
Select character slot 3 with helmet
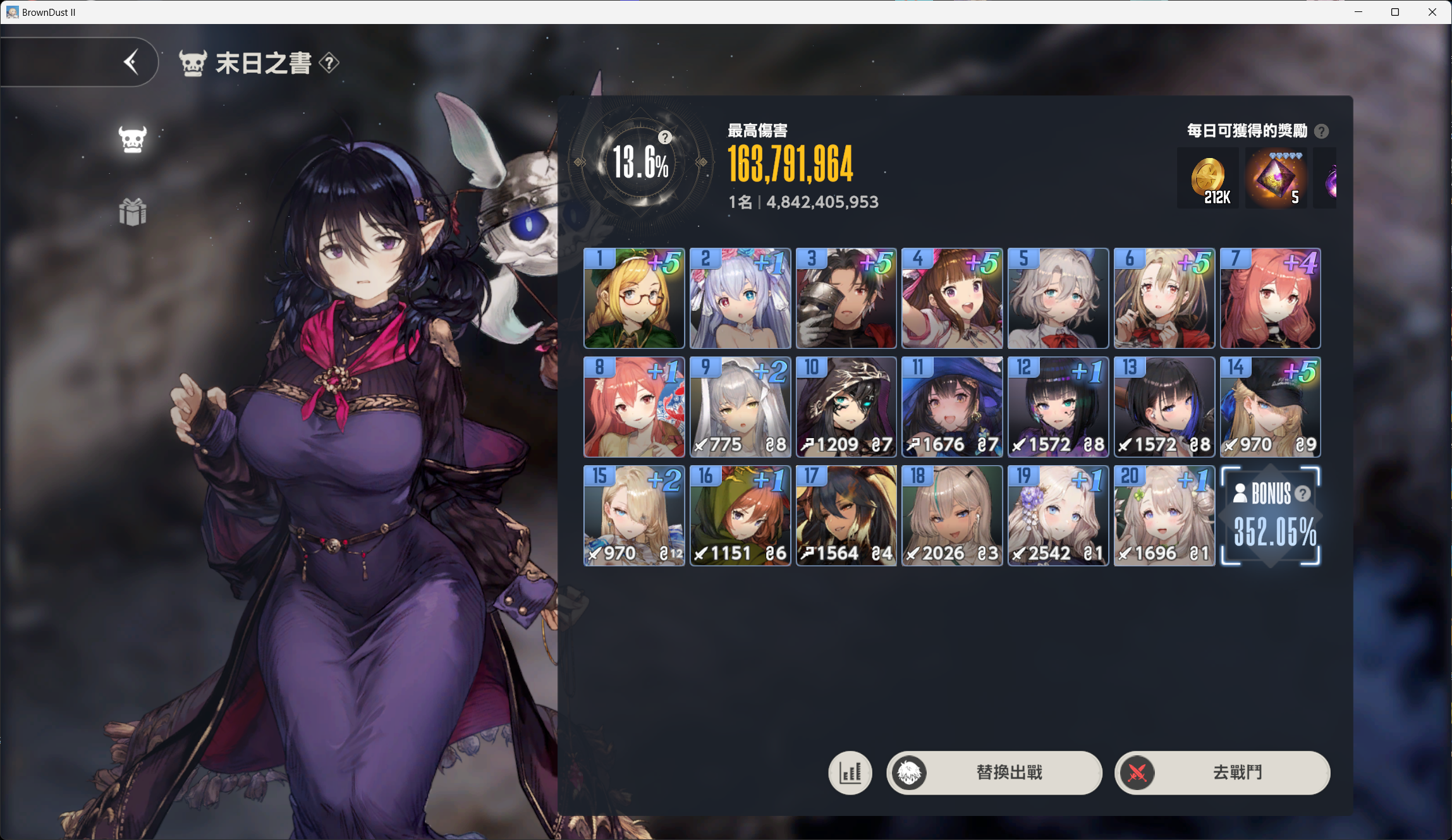[846, 298]
